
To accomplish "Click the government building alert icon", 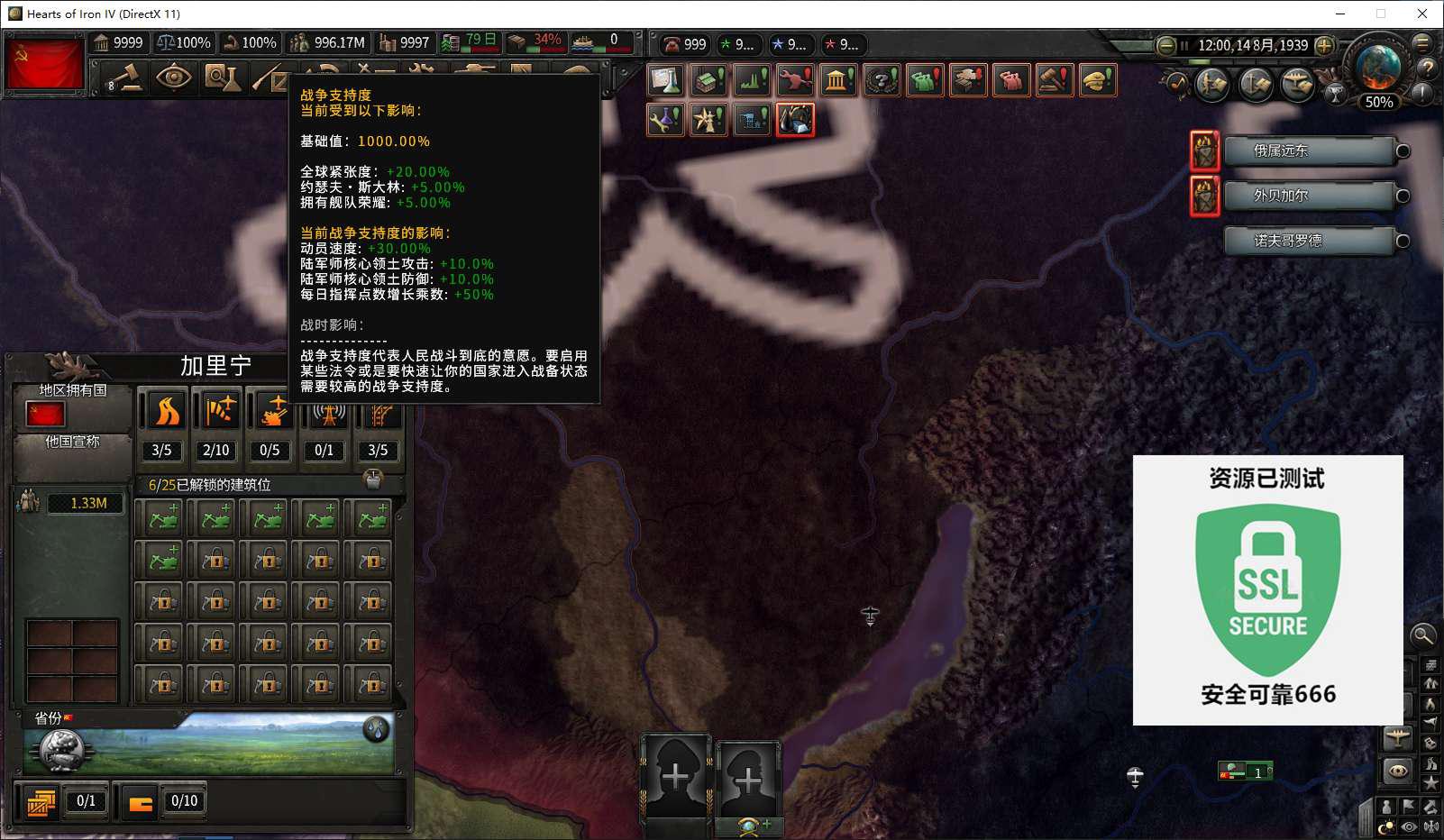I will tap(838, 81).
